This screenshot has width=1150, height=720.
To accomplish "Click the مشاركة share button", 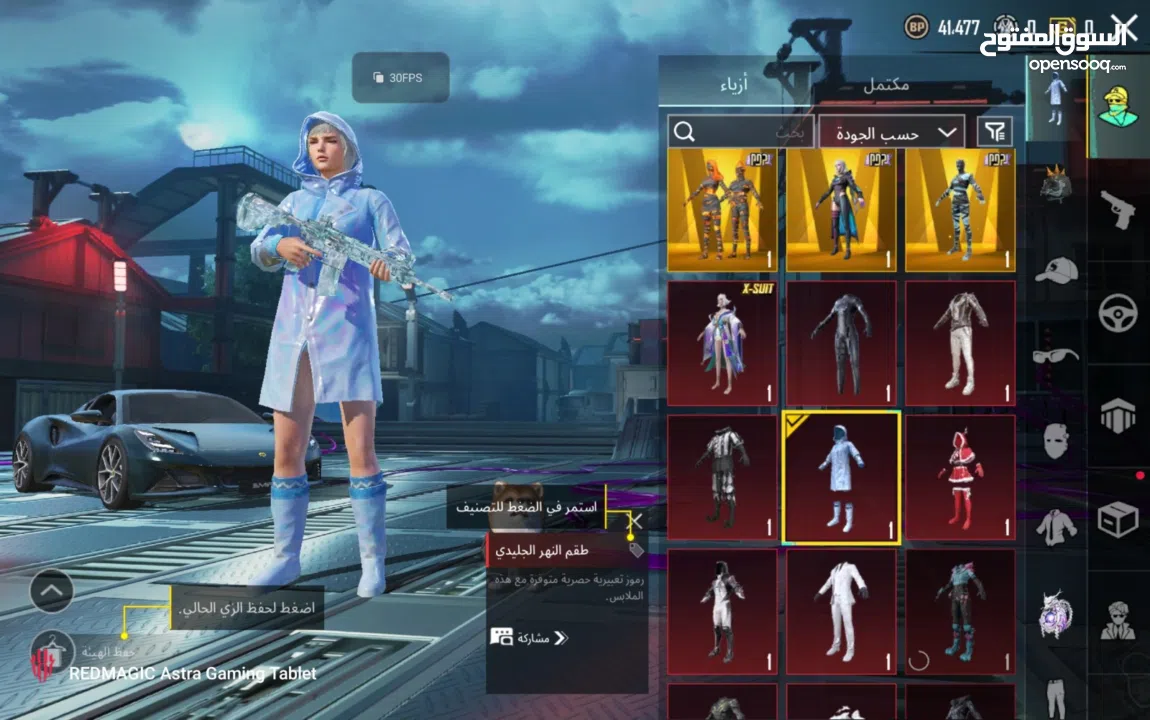I will coord(529,637).
